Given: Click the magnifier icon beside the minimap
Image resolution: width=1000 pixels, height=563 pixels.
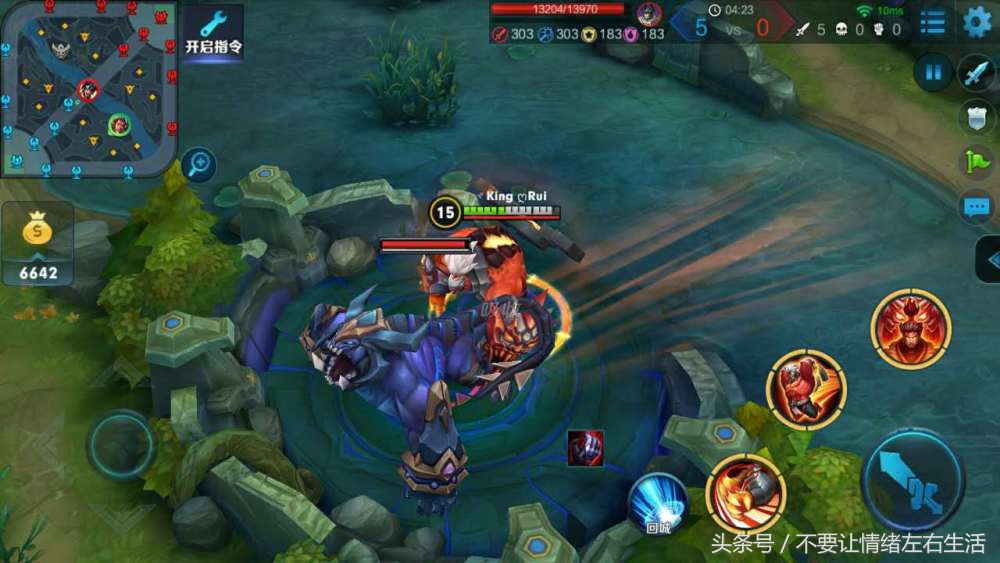Looking at the screenshot, I should tap(200, 164).
